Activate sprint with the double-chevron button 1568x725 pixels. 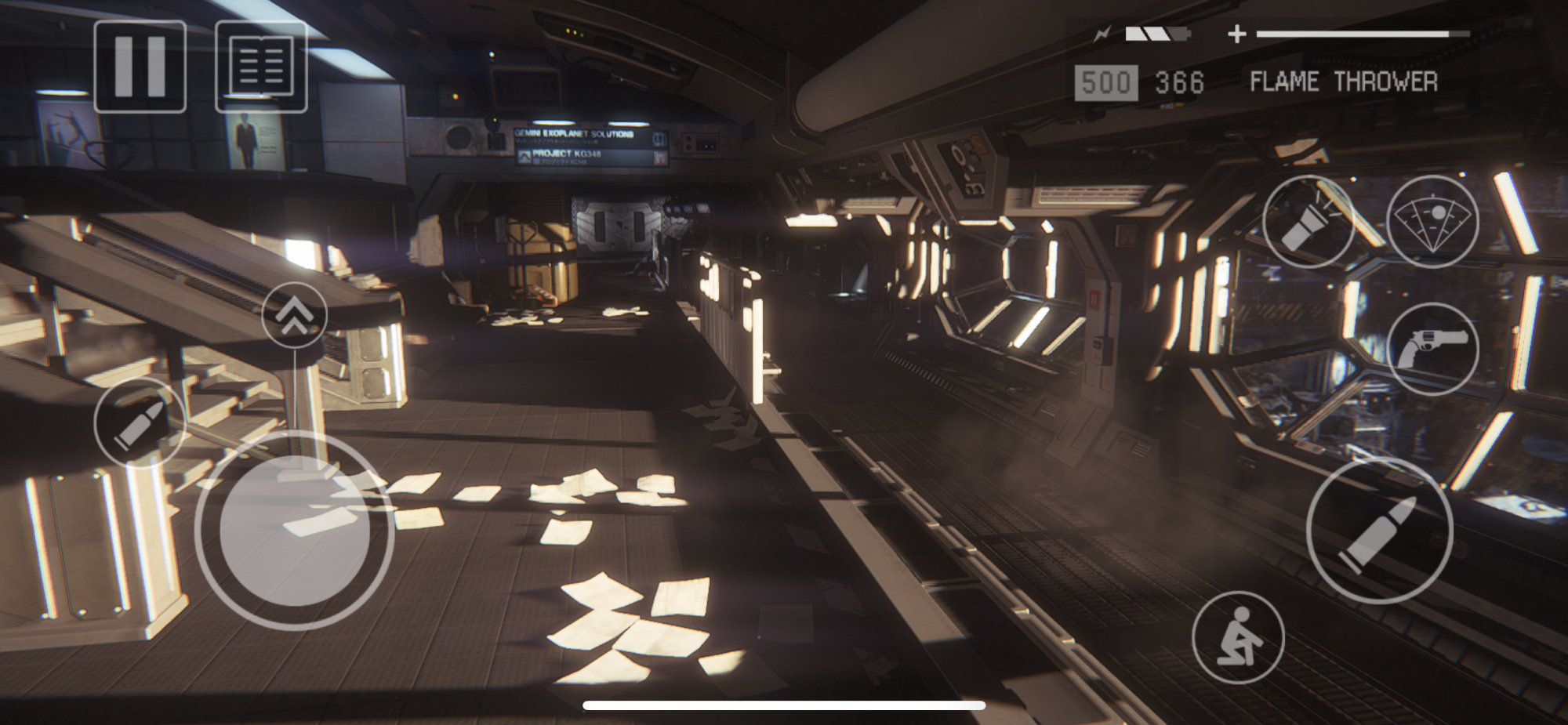pos(294,315)
